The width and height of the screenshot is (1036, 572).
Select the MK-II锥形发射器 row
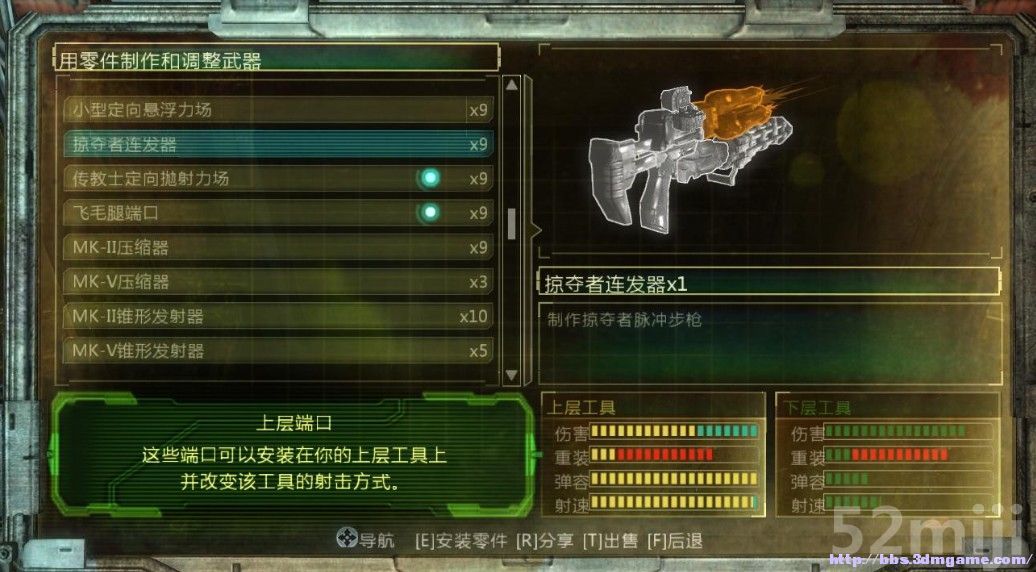pos(278,316)
